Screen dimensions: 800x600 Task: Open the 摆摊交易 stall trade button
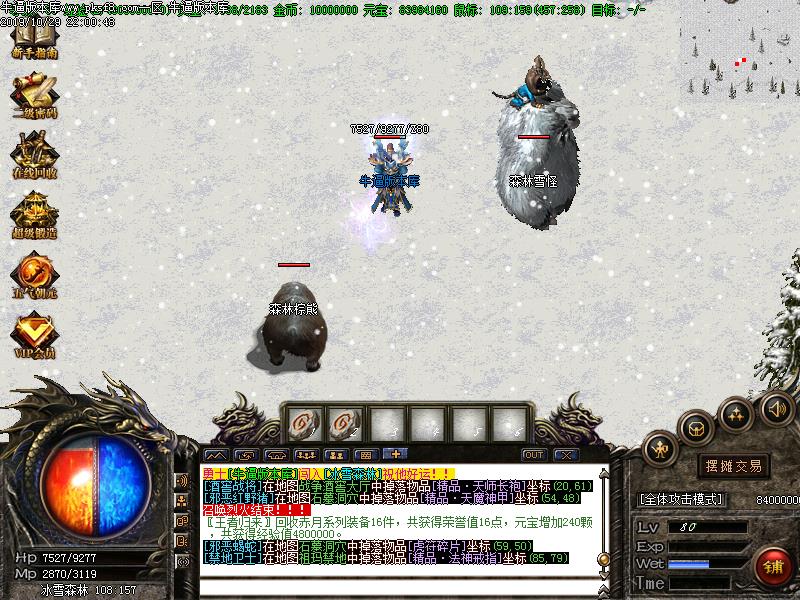point(733,466)
